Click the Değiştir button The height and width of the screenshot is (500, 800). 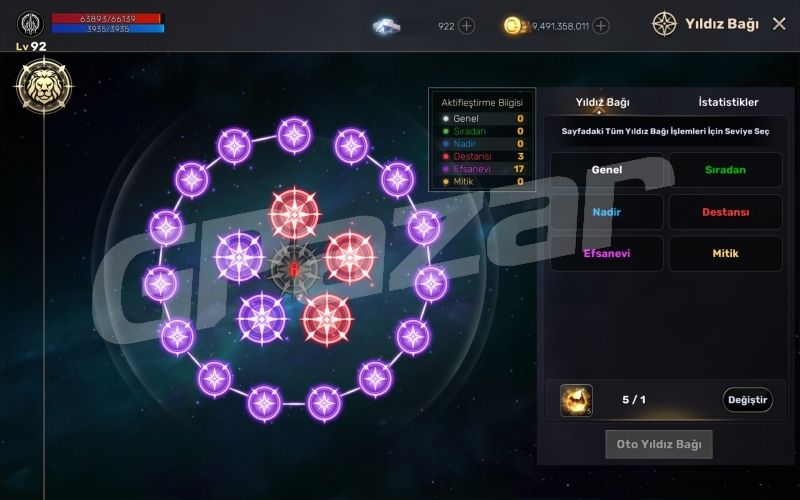pyautogui.click(x=747, y=400)
